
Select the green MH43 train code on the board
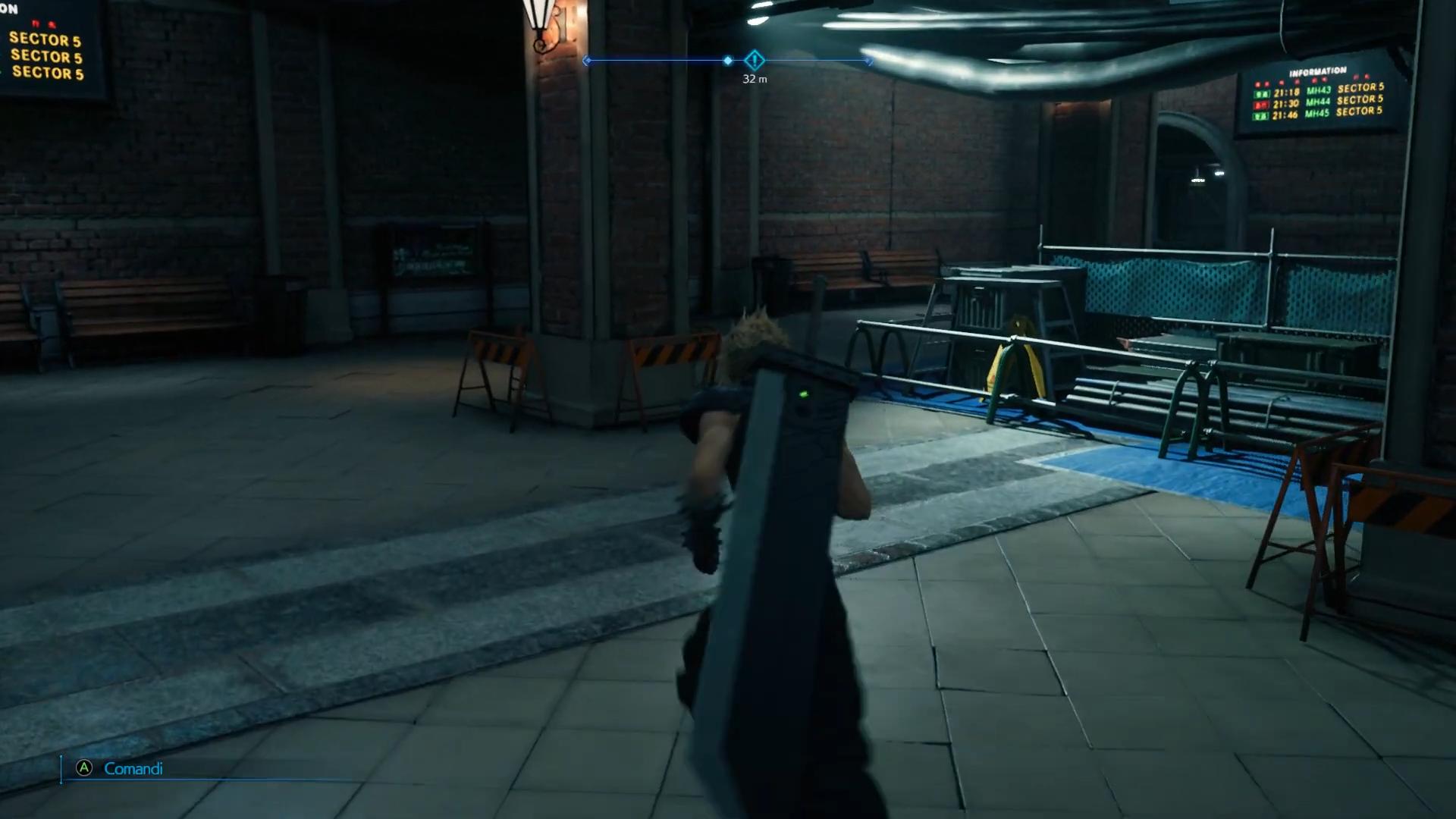point(1318,89)
